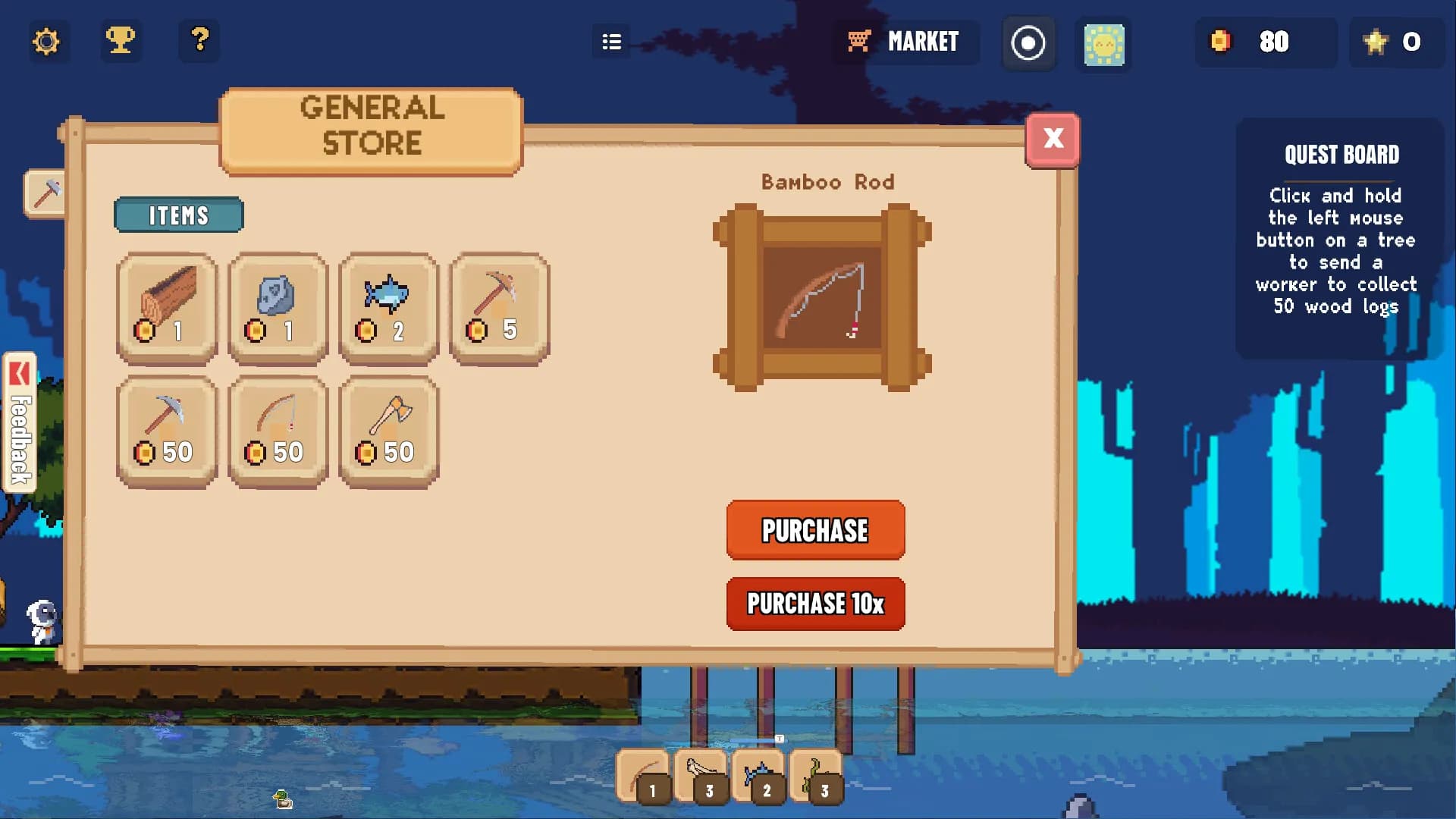Select the pickaxe costing 50 coins
Image resolution: width=1456 pixels, height=819 pixels.
point(167,431)
